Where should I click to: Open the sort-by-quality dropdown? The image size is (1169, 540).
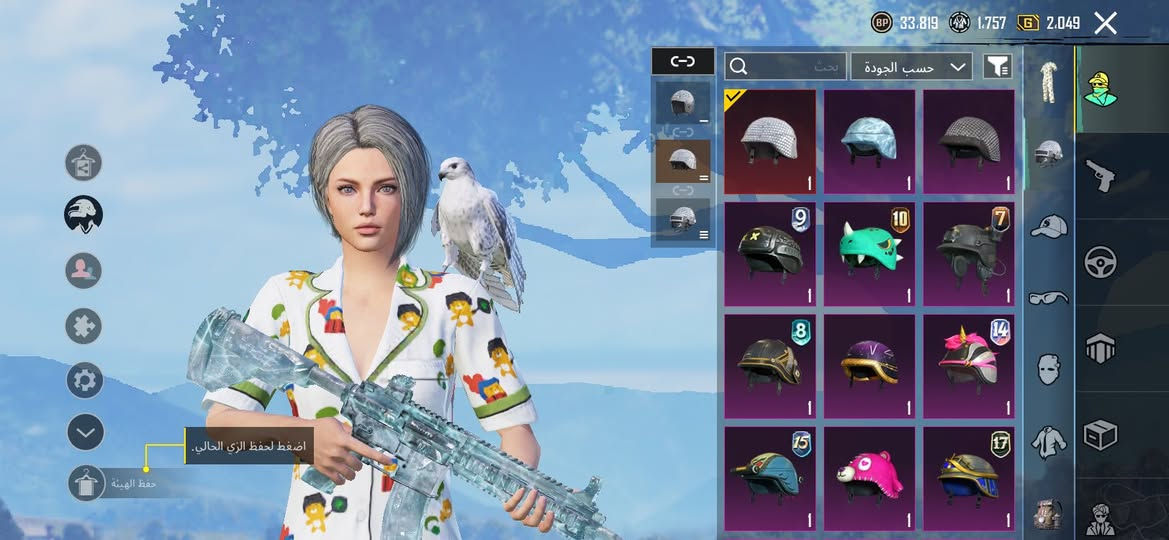coord(911,67)
